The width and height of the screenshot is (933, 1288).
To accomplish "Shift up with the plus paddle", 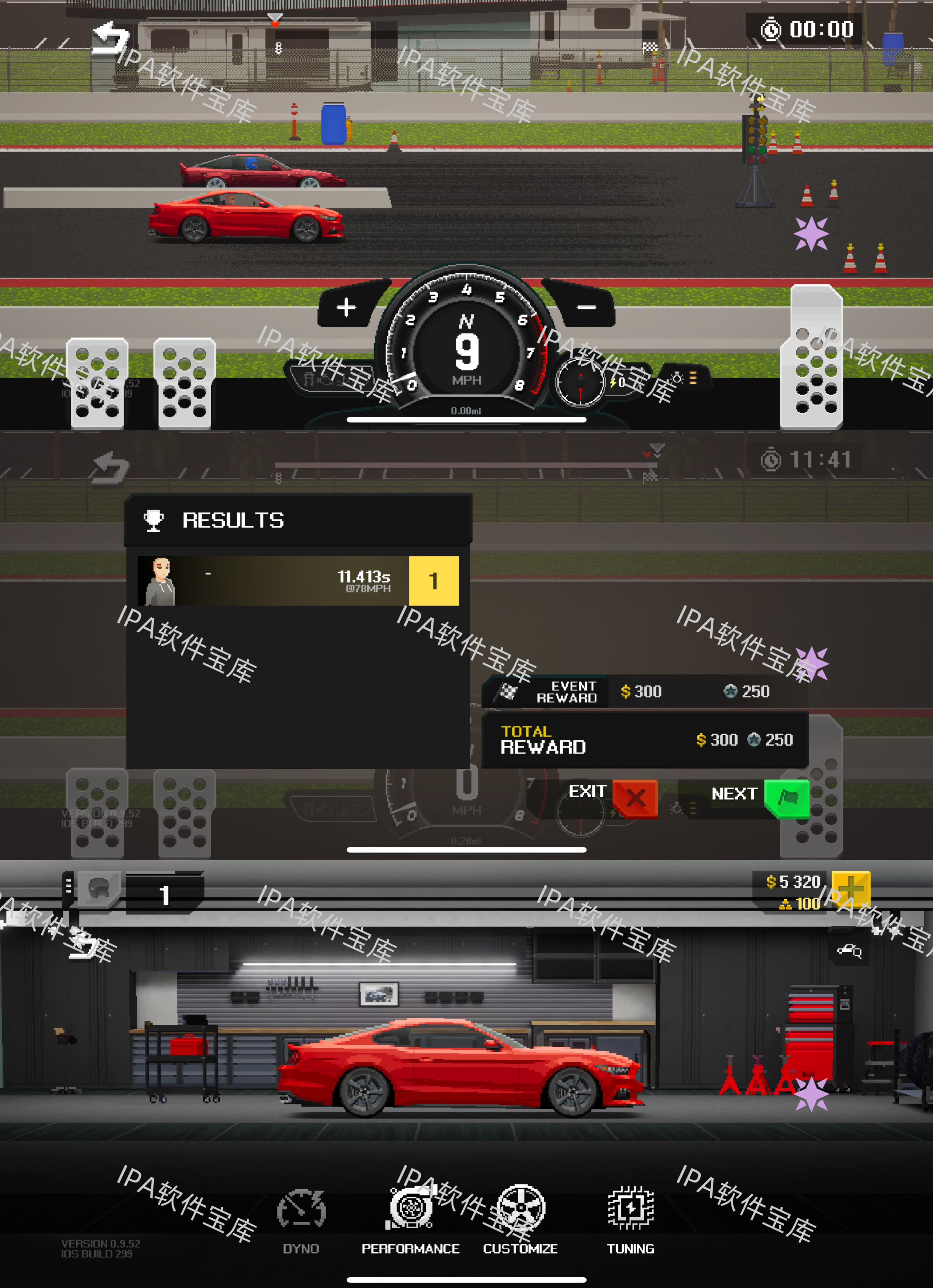I will click(347, 307).
